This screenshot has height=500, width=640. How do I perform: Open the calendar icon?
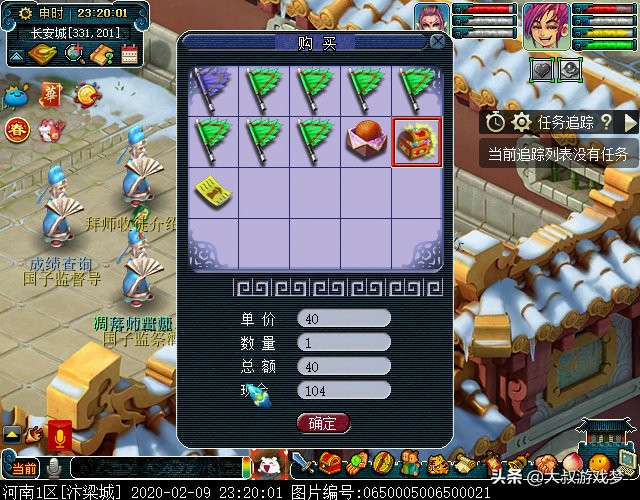[129, 55]
